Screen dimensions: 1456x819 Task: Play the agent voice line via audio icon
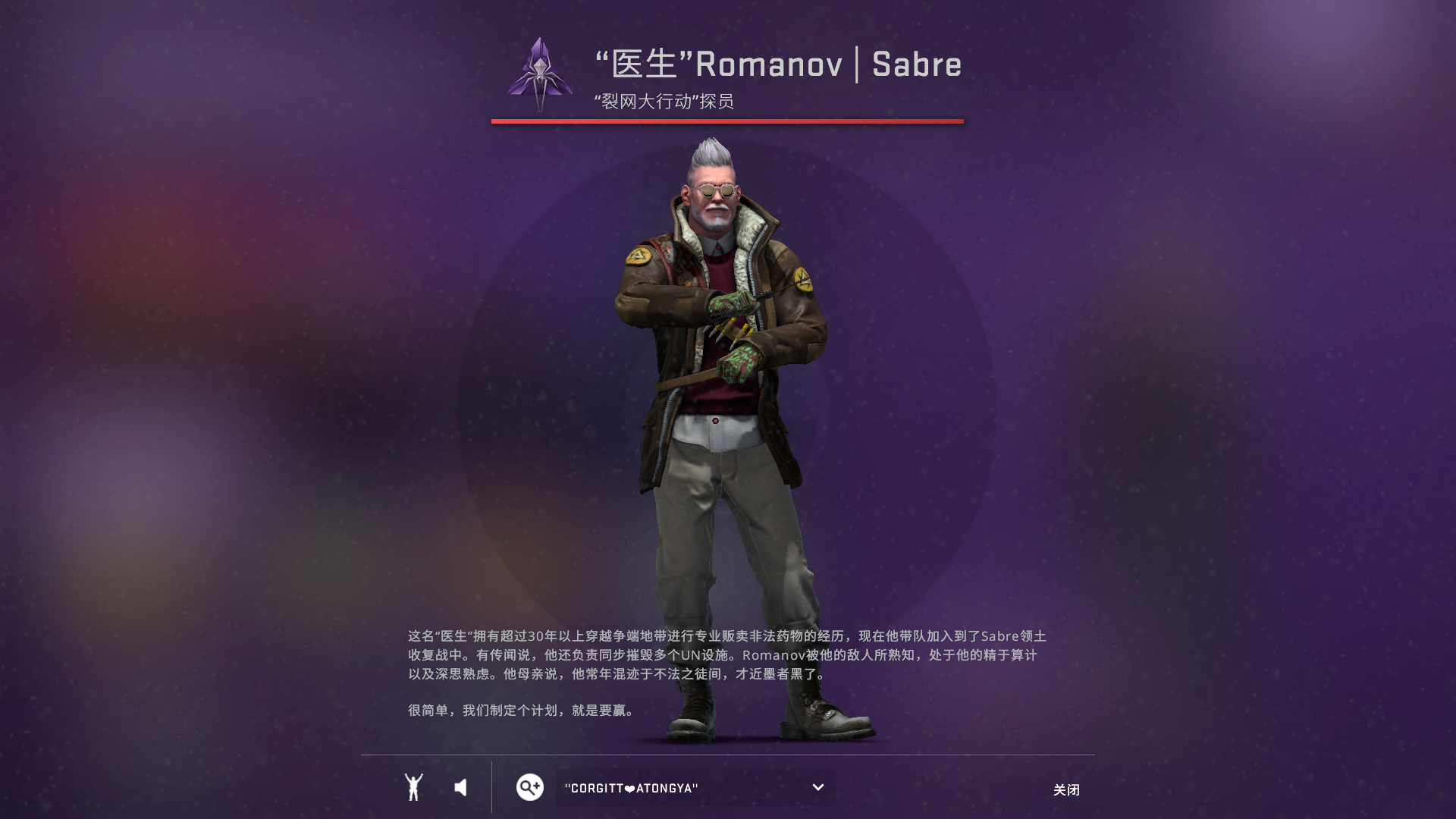(x=460, y=787)
